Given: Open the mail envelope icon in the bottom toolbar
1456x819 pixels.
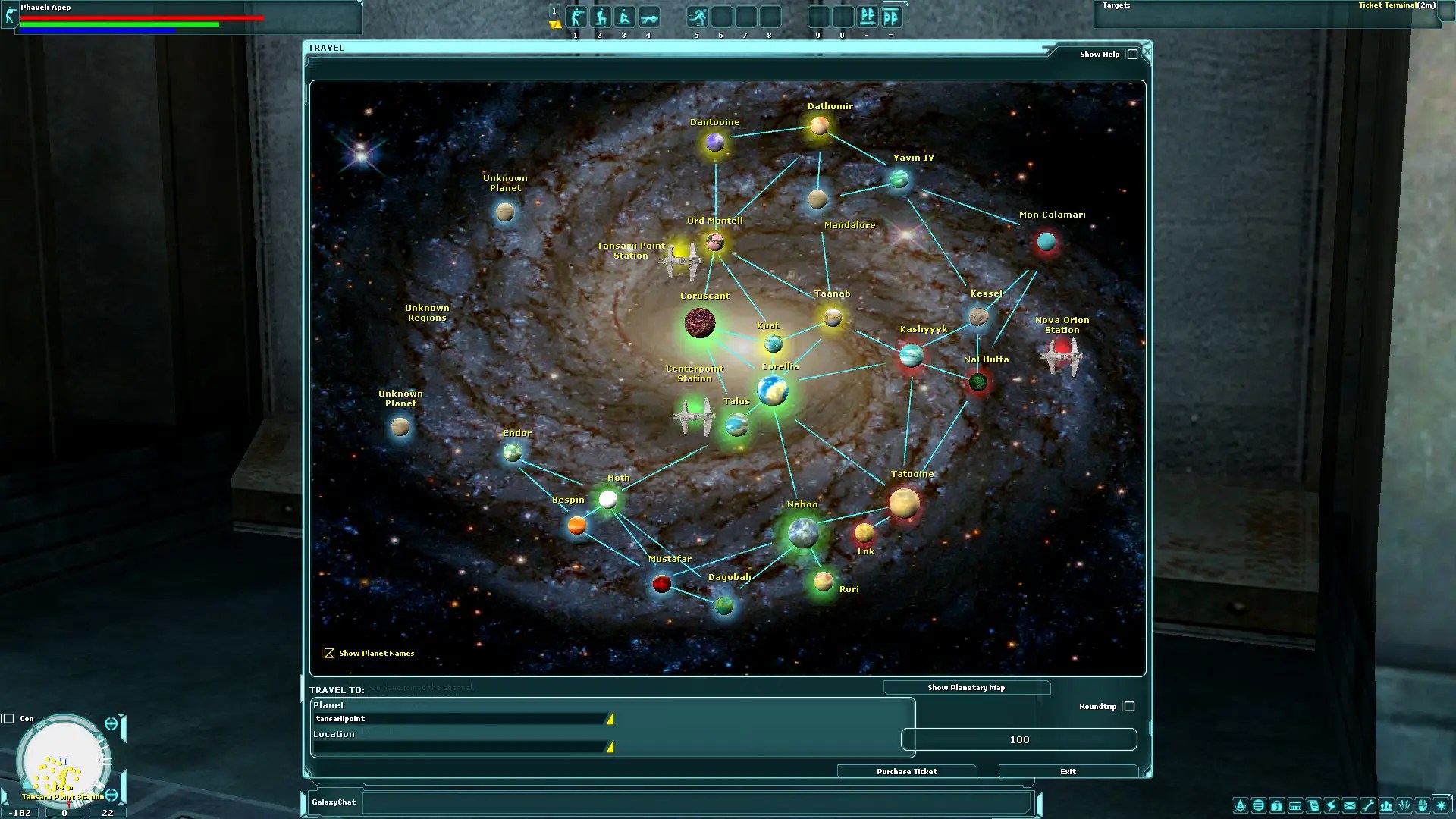Looking at the screenshot, I should click(x=1349, y=806).
